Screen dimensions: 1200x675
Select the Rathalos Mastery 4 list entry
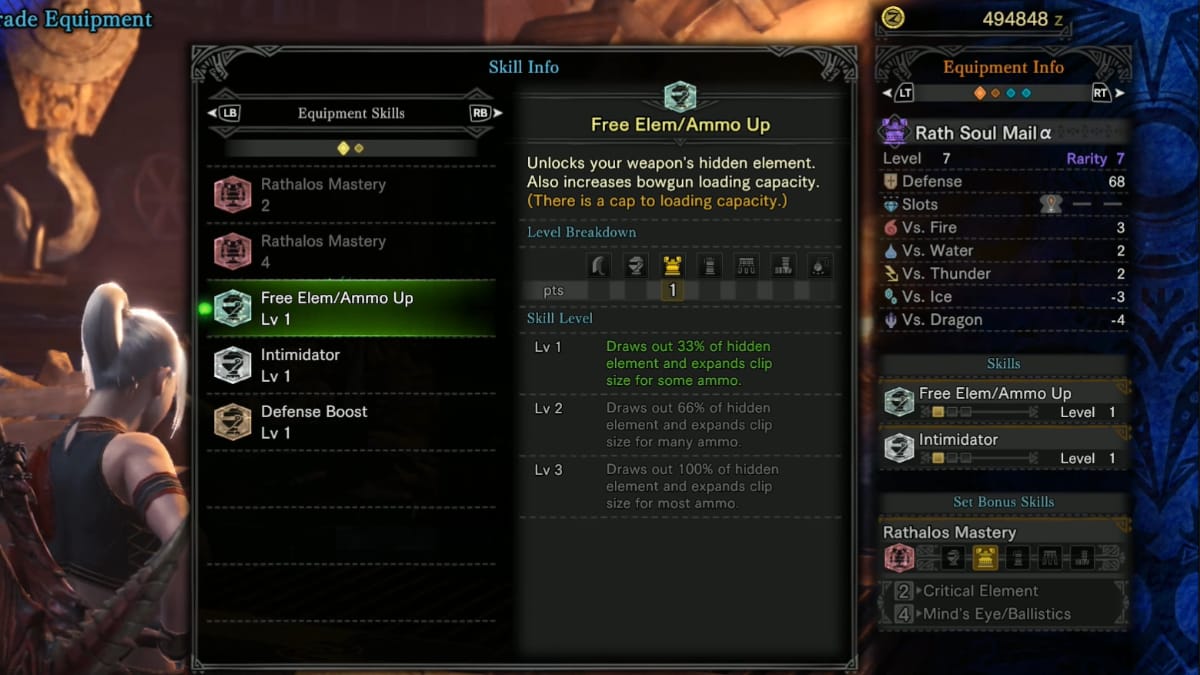click(x=350, y=251)
